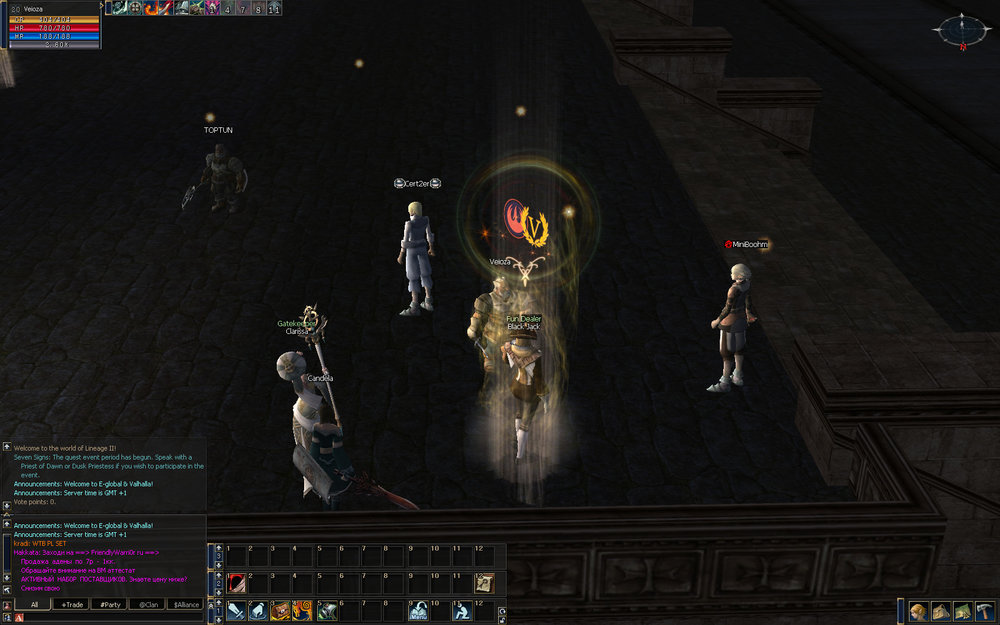Open the character status head icon

[918, 611]
